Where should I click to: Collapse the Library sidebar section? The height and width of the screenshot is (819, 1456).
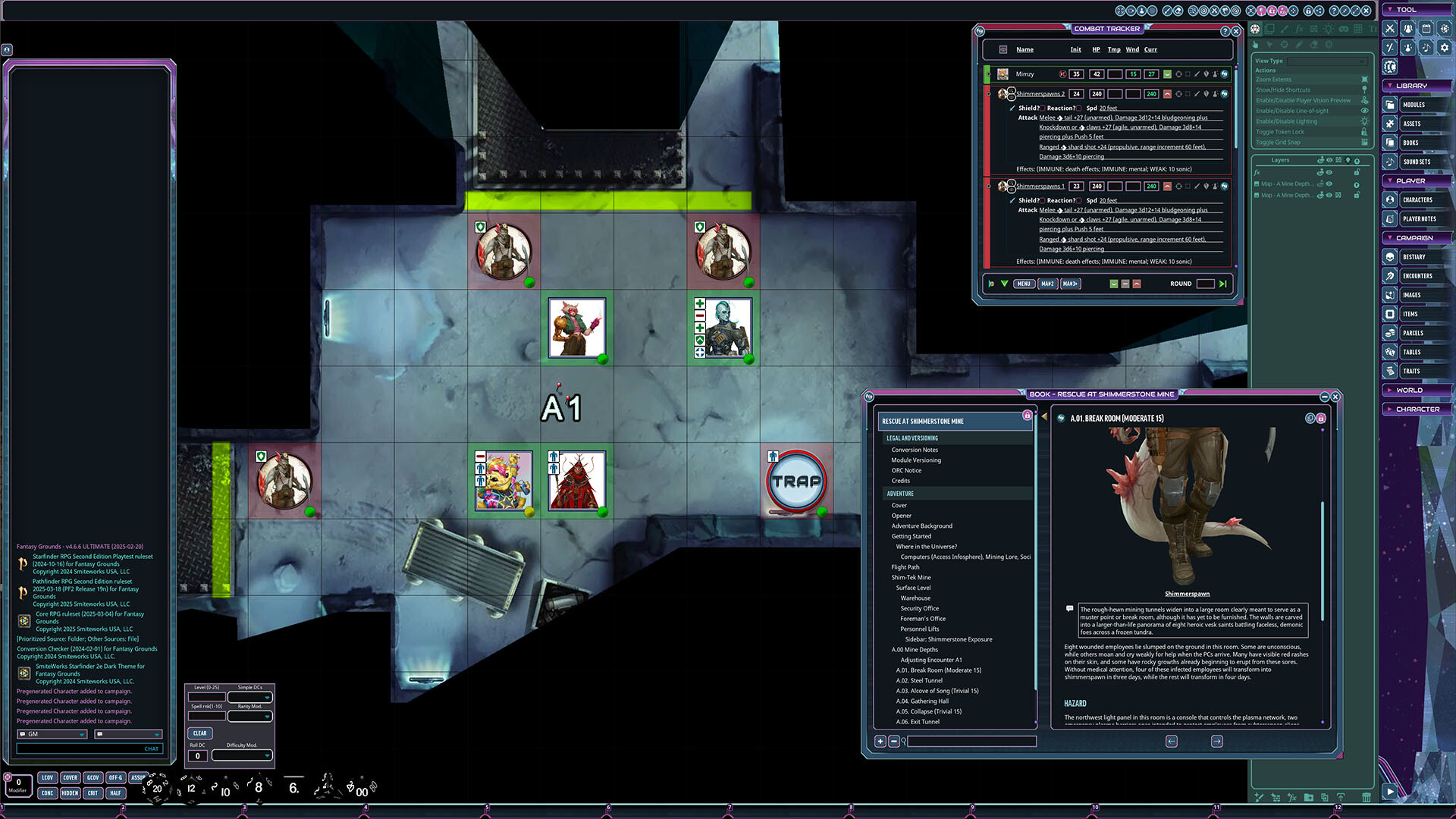tap(1390, 85)
